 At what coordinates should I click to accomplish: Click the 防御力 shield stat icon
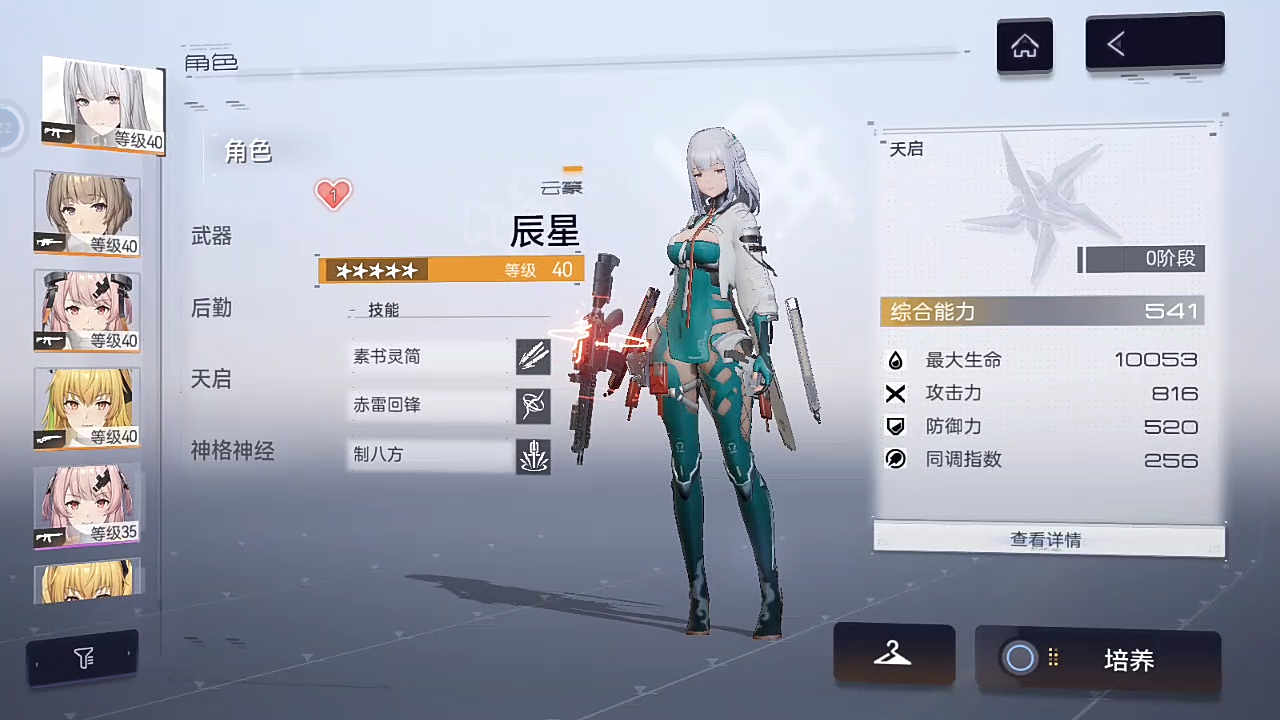click(x=896, y=426)
